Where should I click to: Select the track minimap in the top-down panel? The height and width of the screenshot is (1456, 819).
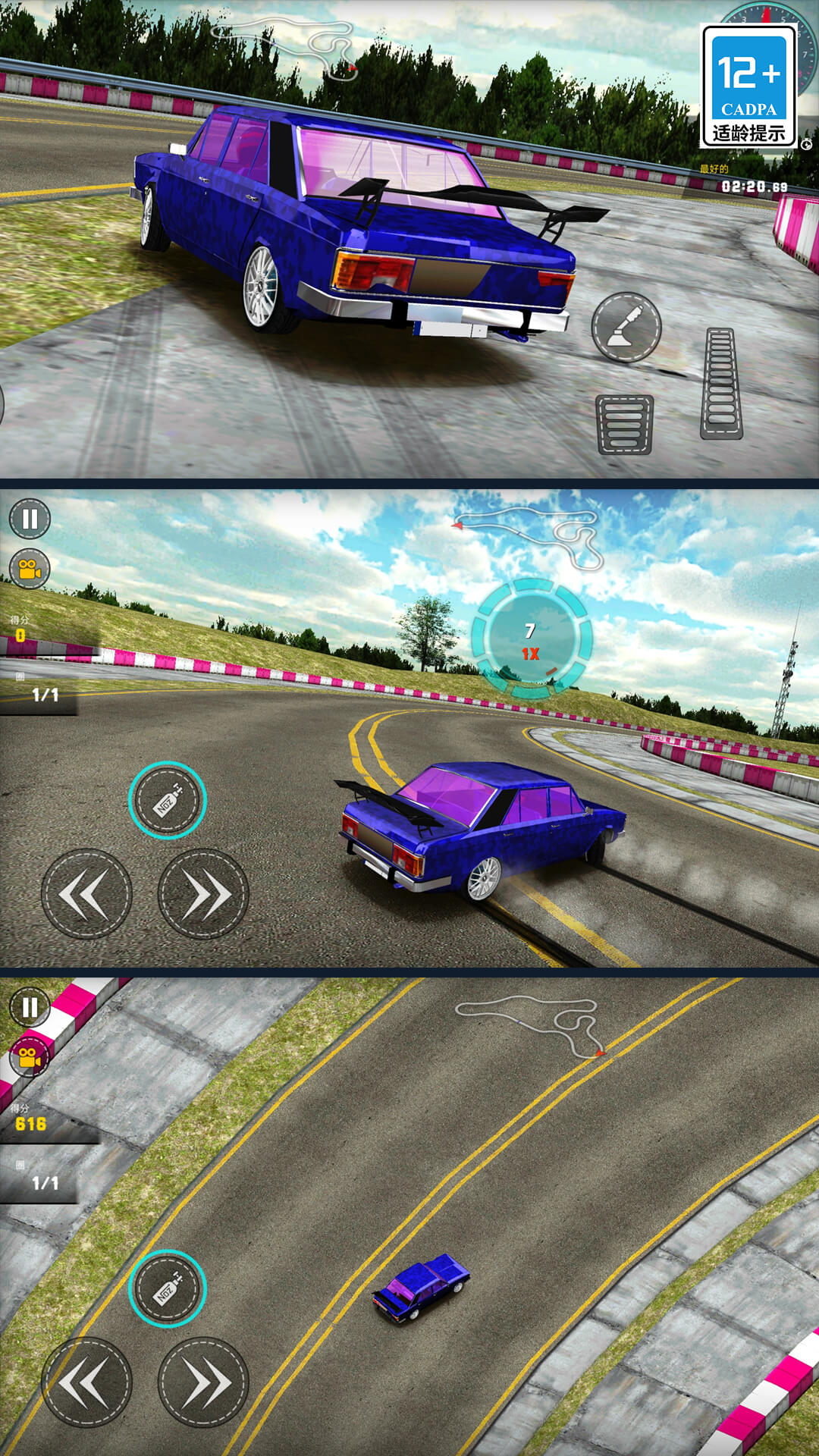pyautogui.click(x=531, y=1024)
